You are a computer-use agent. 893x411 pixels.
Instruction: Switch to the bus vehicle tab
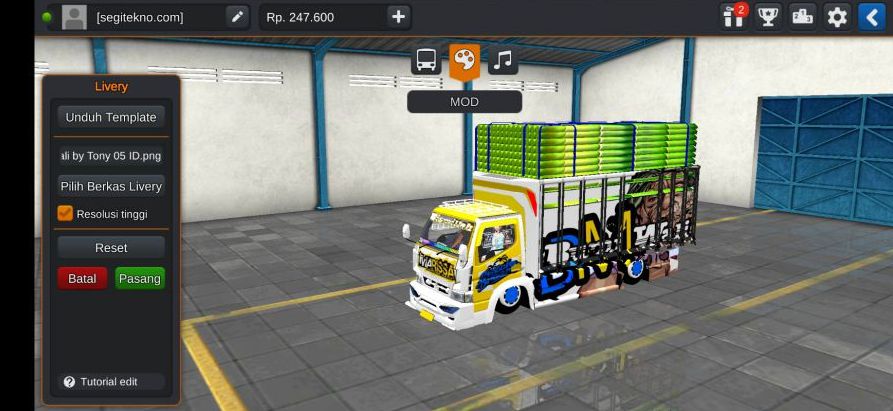click(426, 60)
